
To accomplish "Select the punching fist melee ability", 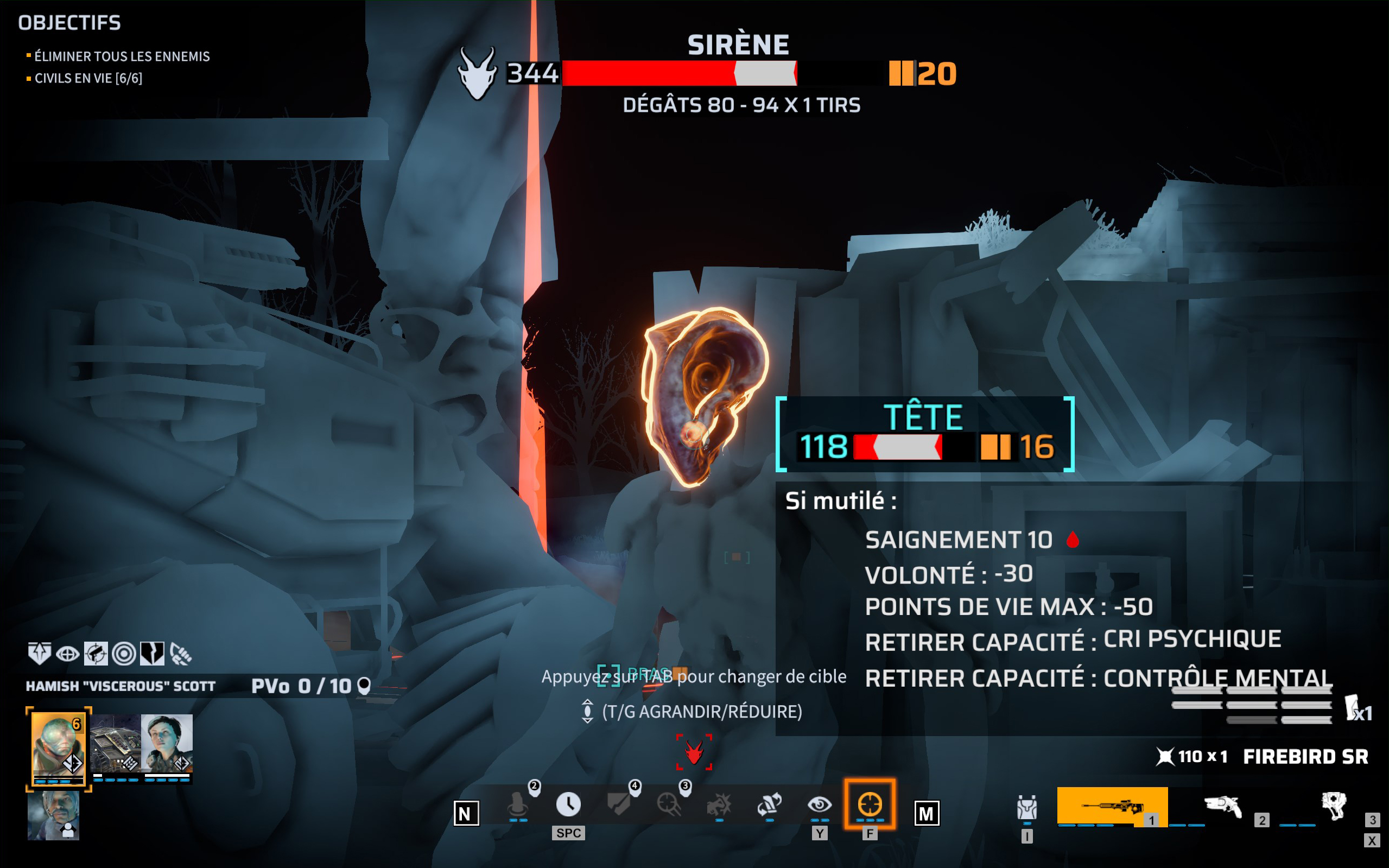I will pyautogui.click(x=719, y=805).
